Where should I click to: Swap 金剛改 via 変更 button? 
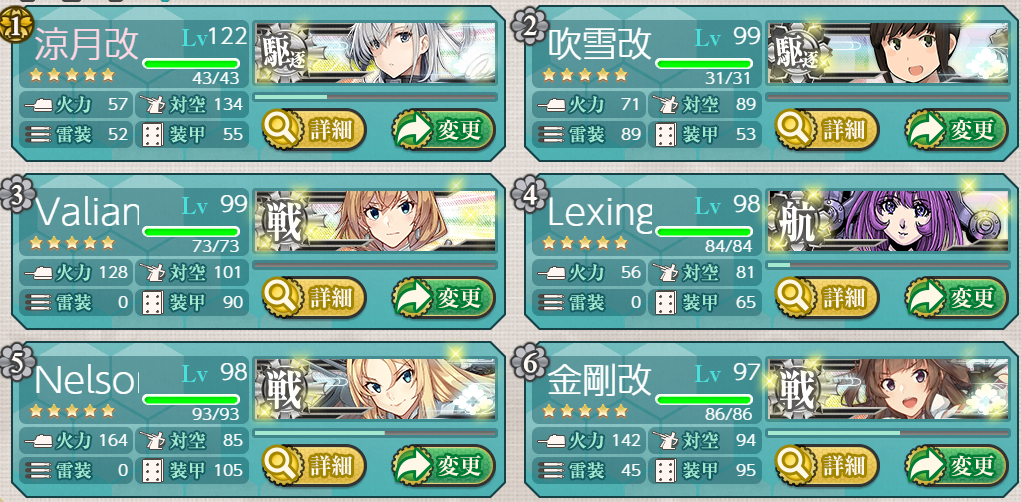point(955,465)
